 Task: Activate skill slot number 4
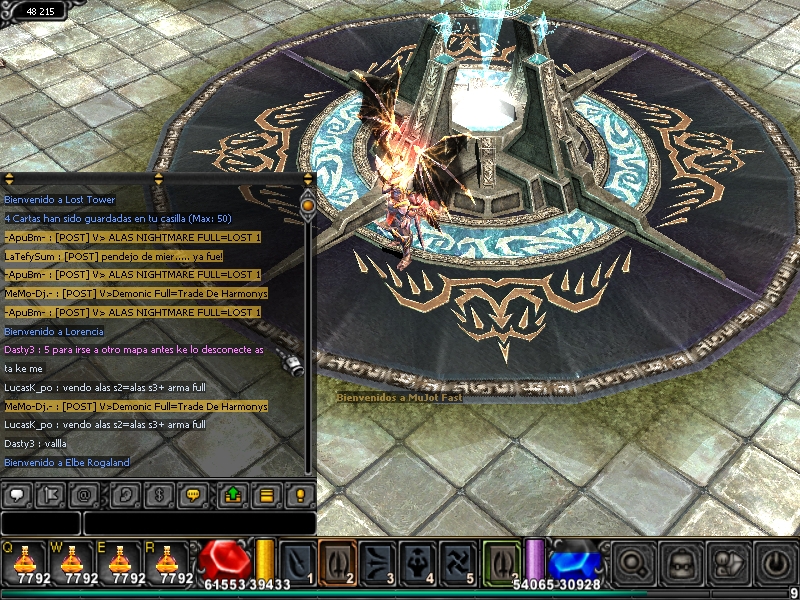coord(417,561)
